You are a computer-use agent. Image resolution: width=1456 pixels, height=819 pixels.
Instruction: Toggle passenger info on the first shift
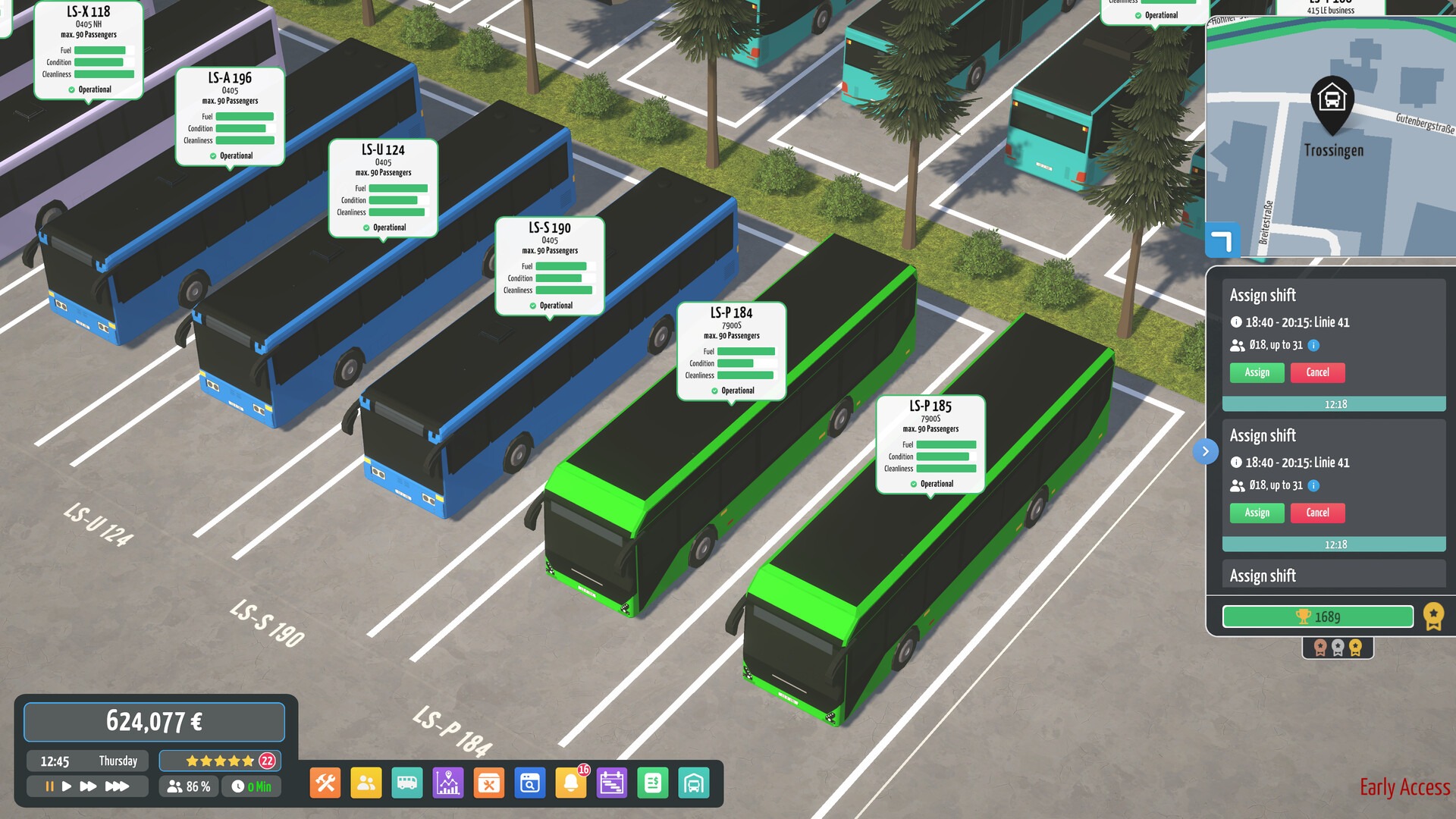click(x=1313, y=346)
